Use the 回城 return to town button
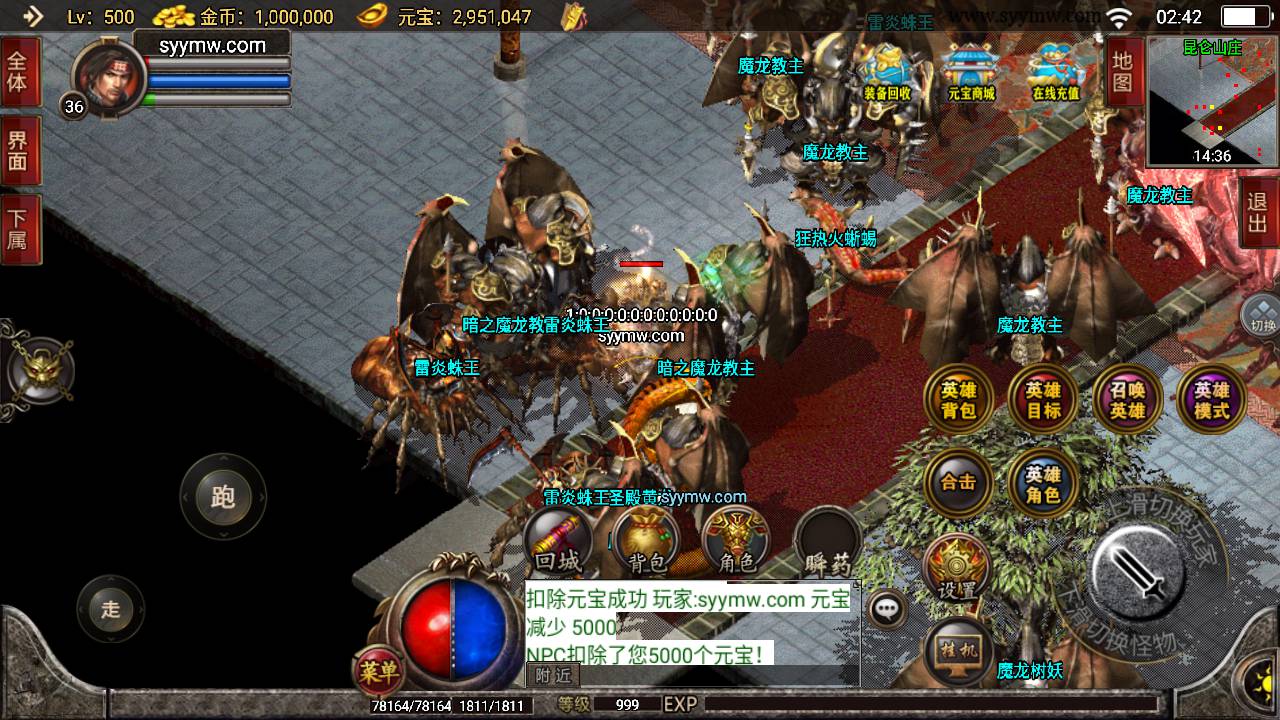The height and width of the screenshot is (720, 1280). [558, 543]
